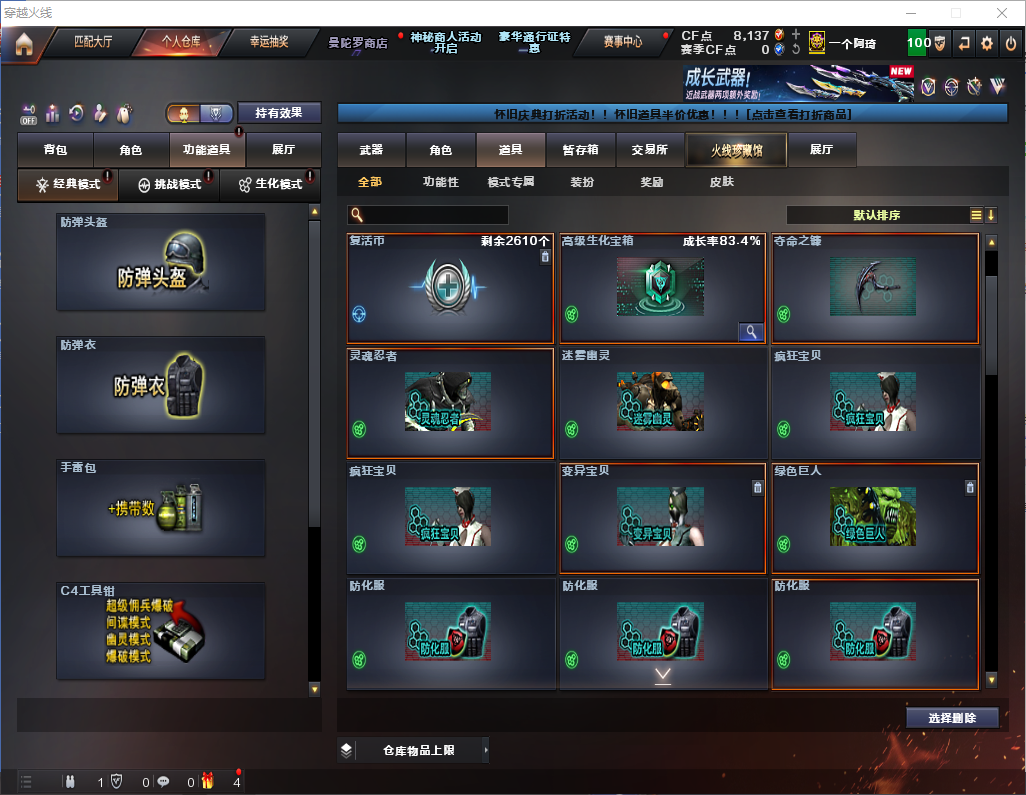
Task: Filter items by 功能性 category
Action: (441, 182)
